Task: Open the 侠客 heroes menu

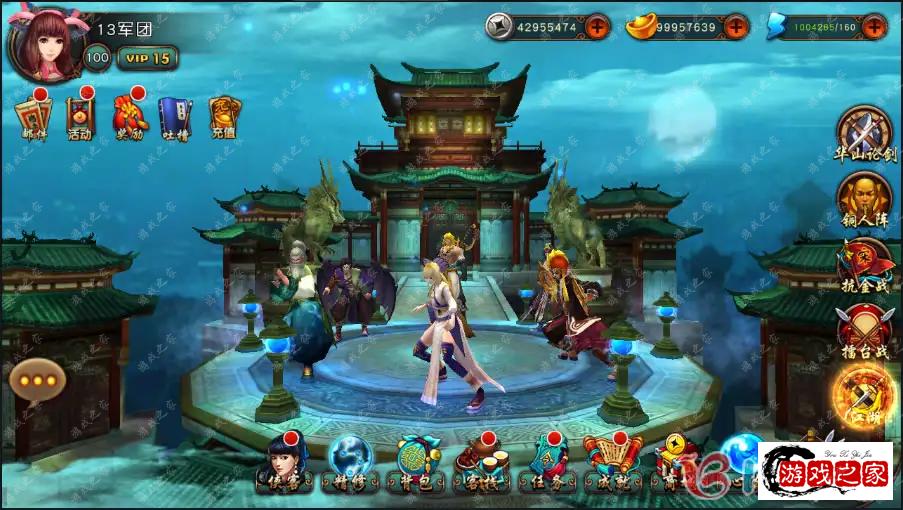Action: coord(283,464)
